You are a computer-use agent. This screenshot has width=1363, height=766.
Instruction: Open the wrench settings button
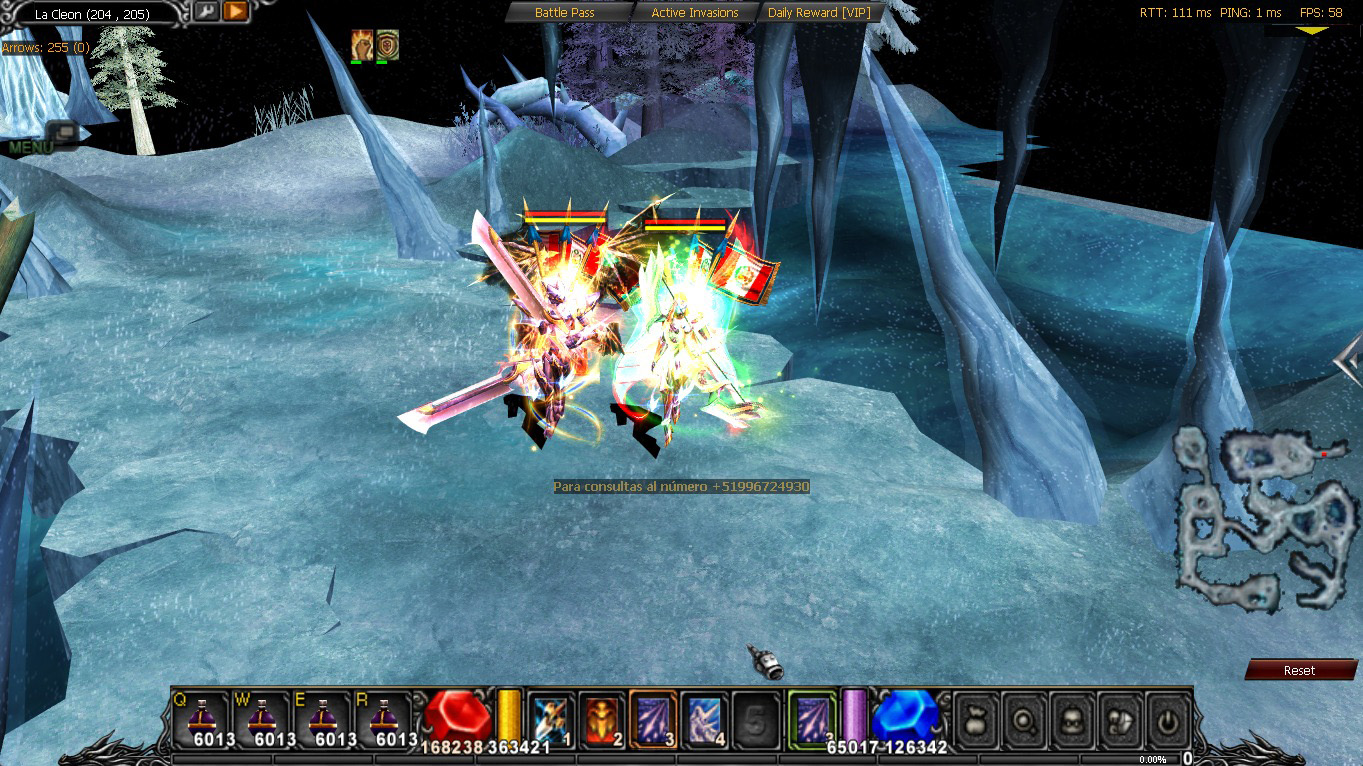point(207,12)
